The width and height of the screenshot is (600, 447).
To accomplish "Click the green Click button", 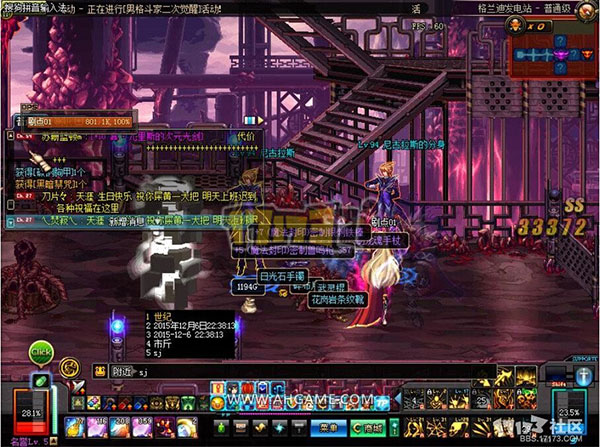I will click(40, 352).
